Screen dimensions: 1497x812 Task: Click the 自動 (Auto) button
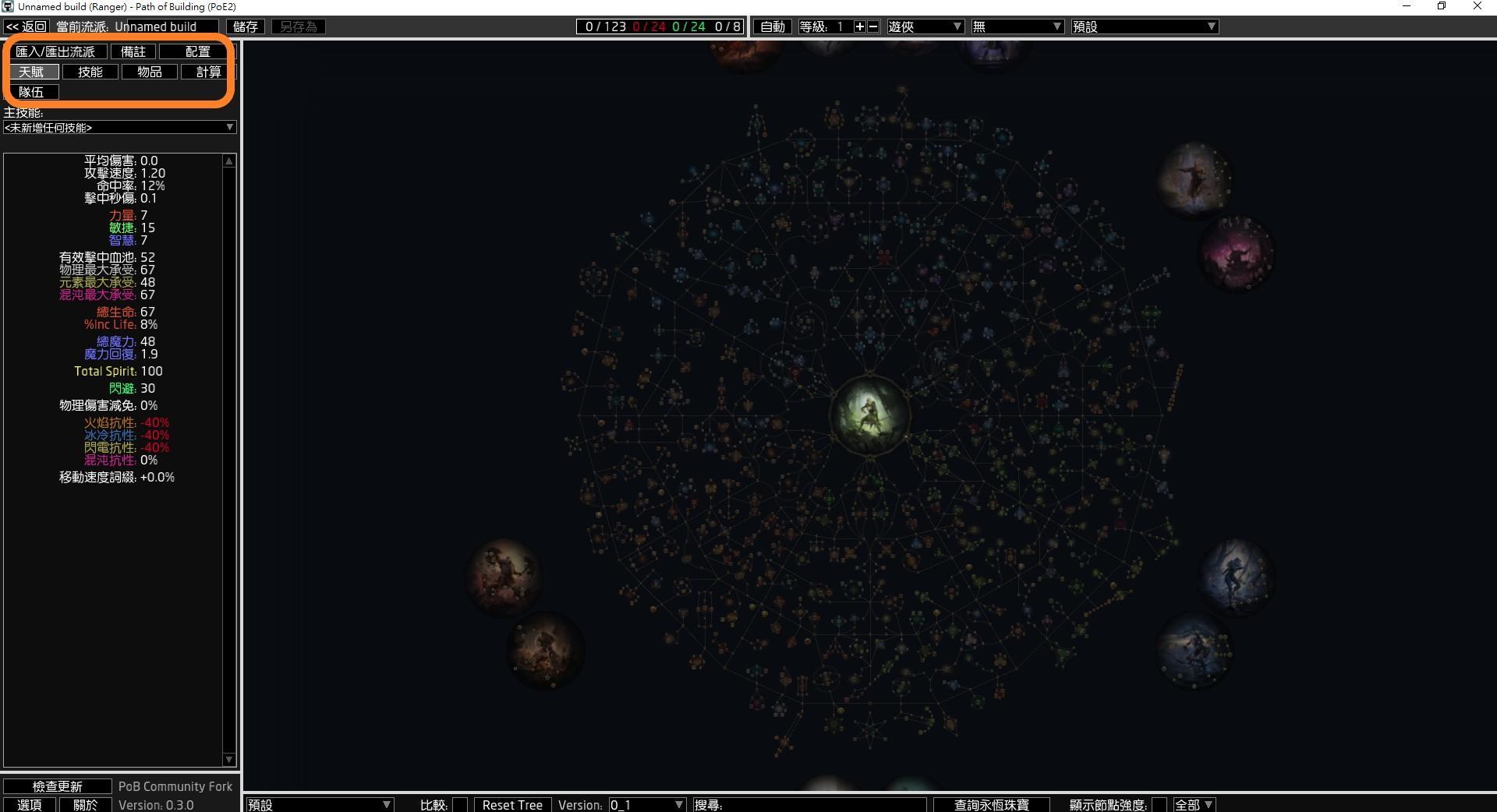pyautogui.click(x=771, y=26)
